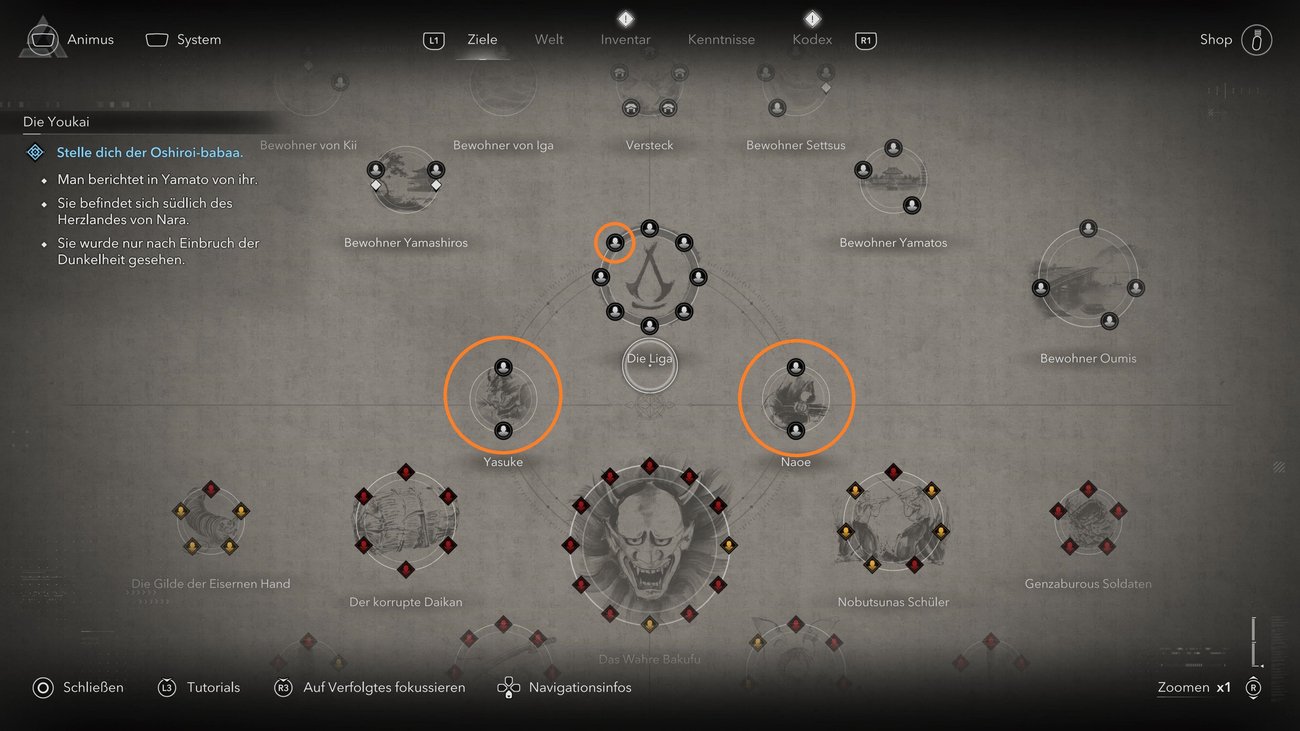Select Der korrupte Daikan target icon
This screenshot has height=731, width=1300.
pos(405,520)
